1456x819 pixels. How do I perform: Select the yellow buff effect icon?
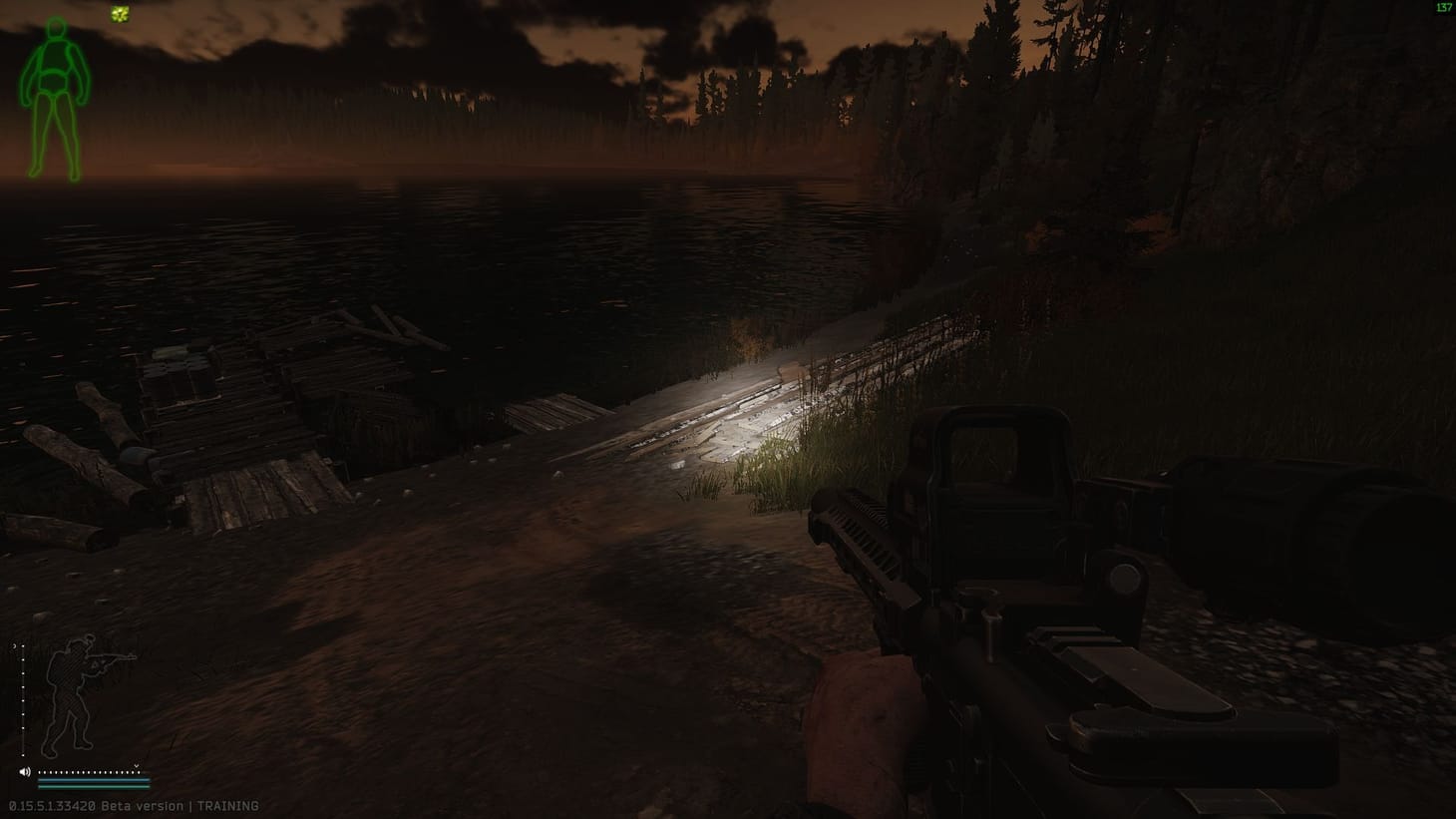point(120,15)
